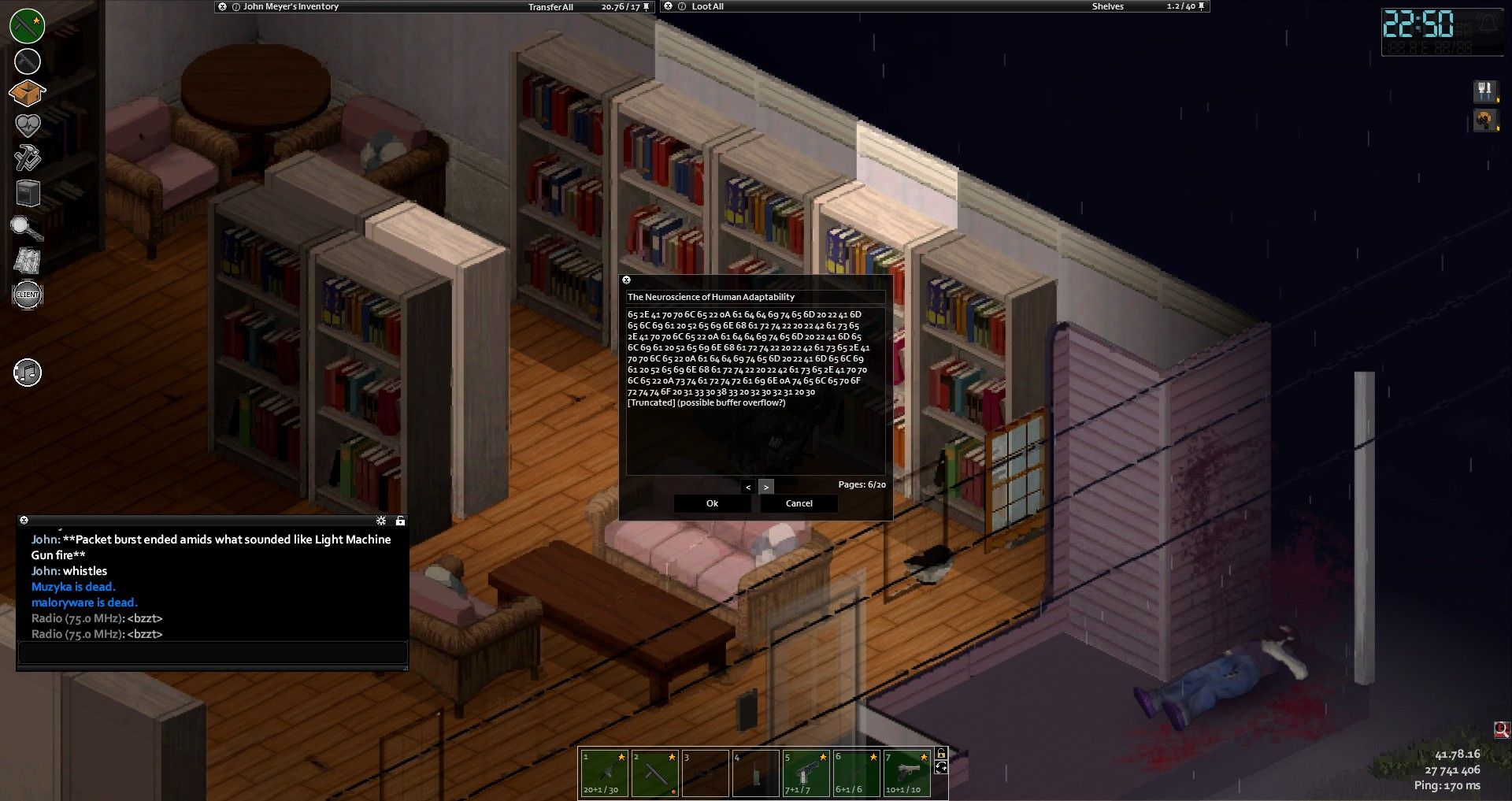Confirm the book dialog with Ok
Image resolution: width=1512 pixels, height=801 pixels.
click(712, 503)
